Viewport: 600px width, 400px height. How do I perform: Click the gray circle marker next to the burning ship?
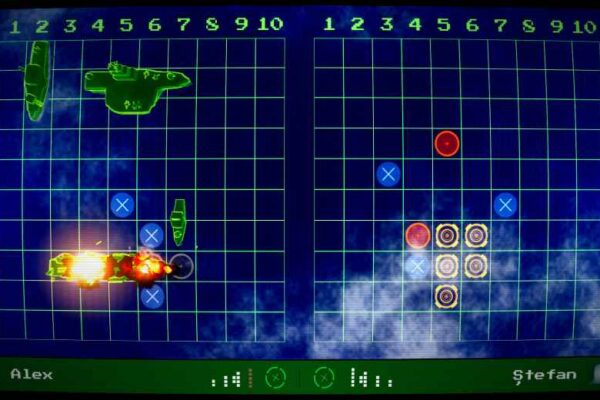click(x=181, y=266)
